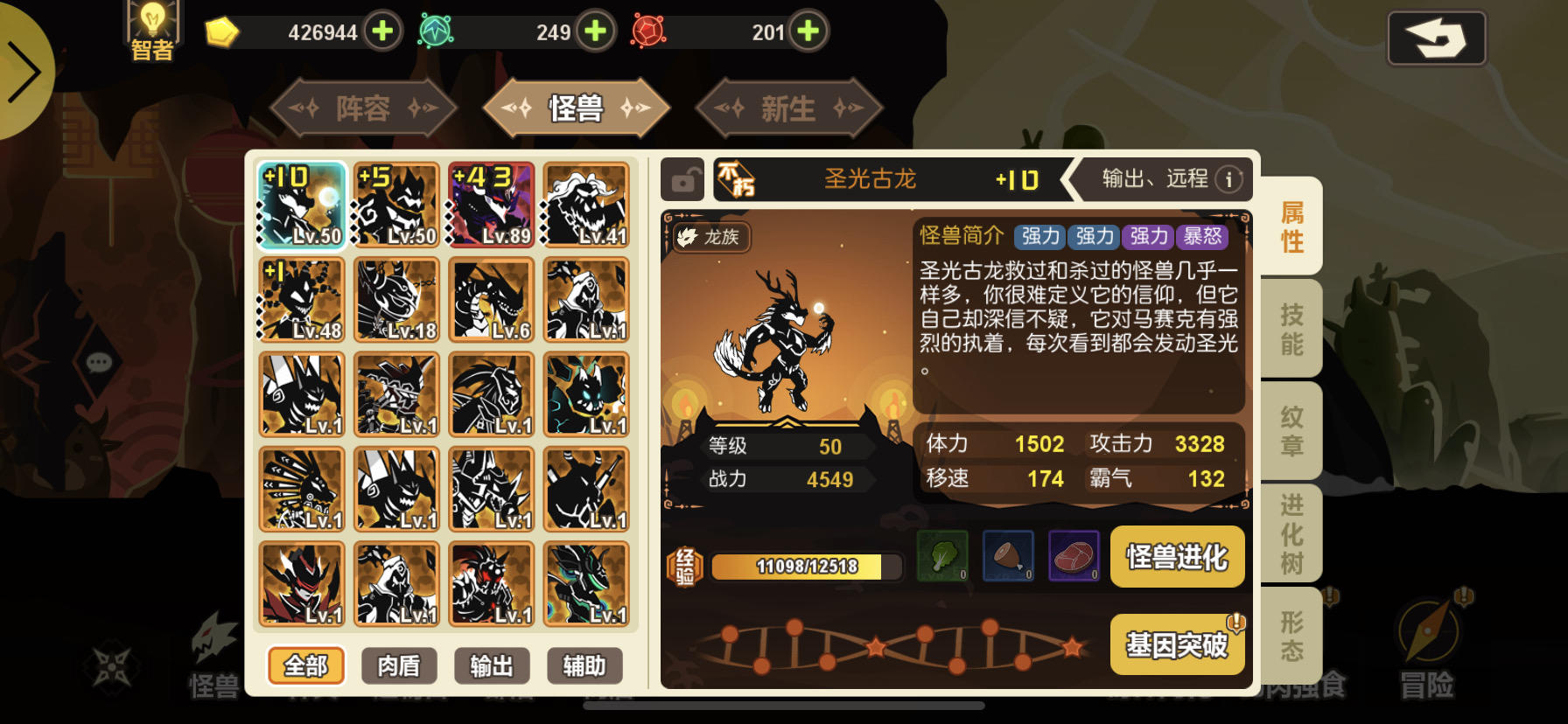Expand the yellow arrow panel on left edge
This screenshot has height=724, width=1568.
pos(26,70)
